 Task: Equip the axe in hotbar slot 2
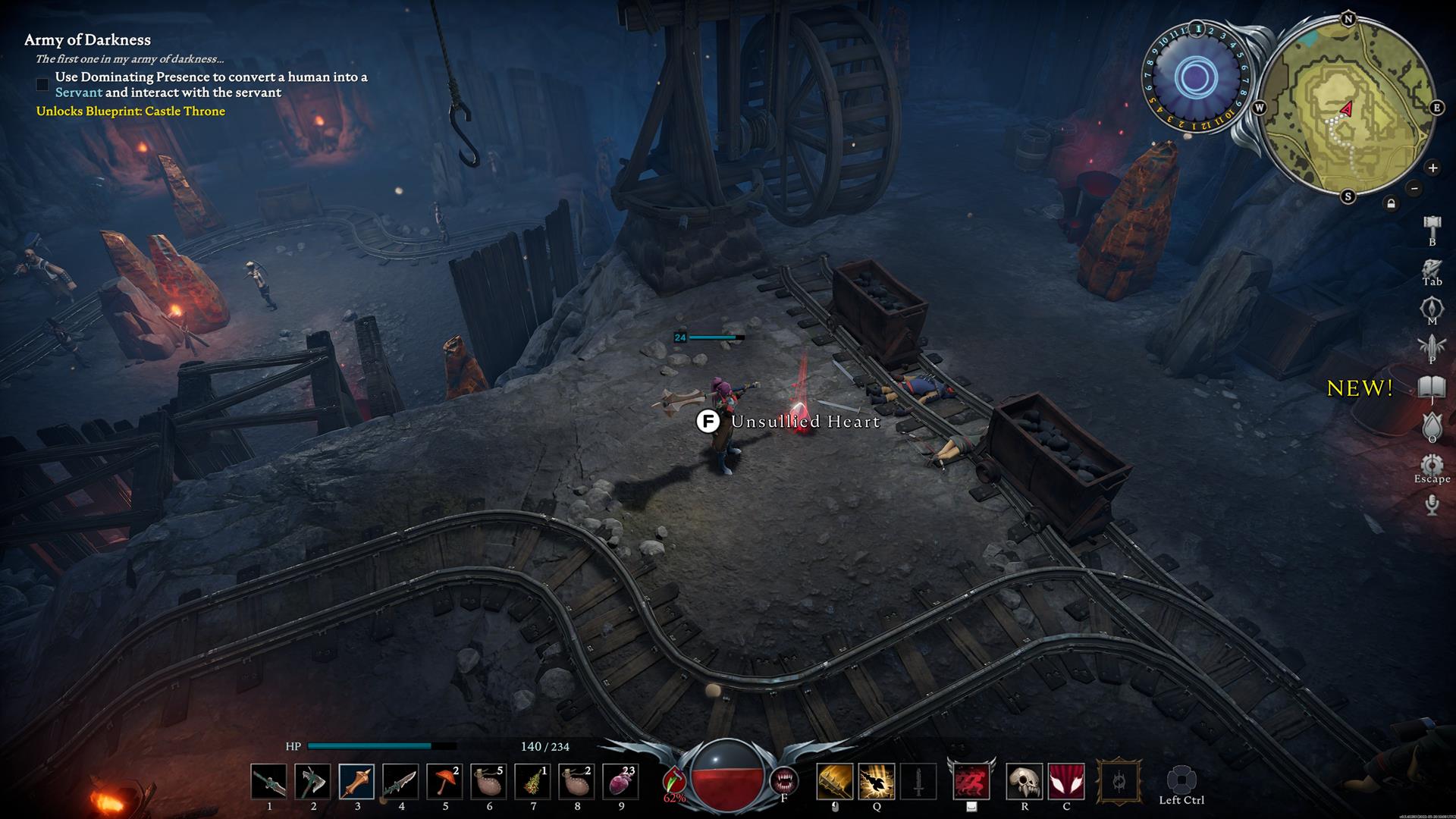coord(312,782)
